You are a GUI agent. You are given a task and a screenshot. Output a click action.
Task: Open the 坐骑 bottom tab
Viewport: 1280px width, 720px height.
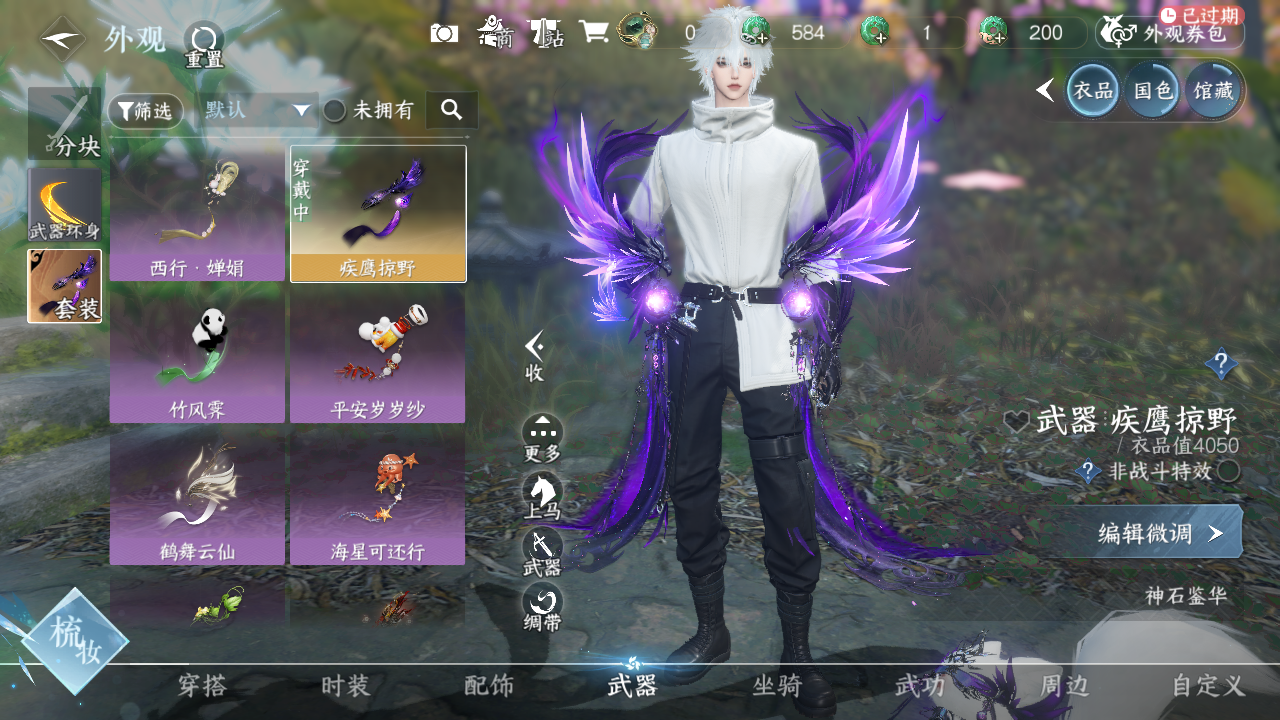pyautogui.click(x=777, y=686)
